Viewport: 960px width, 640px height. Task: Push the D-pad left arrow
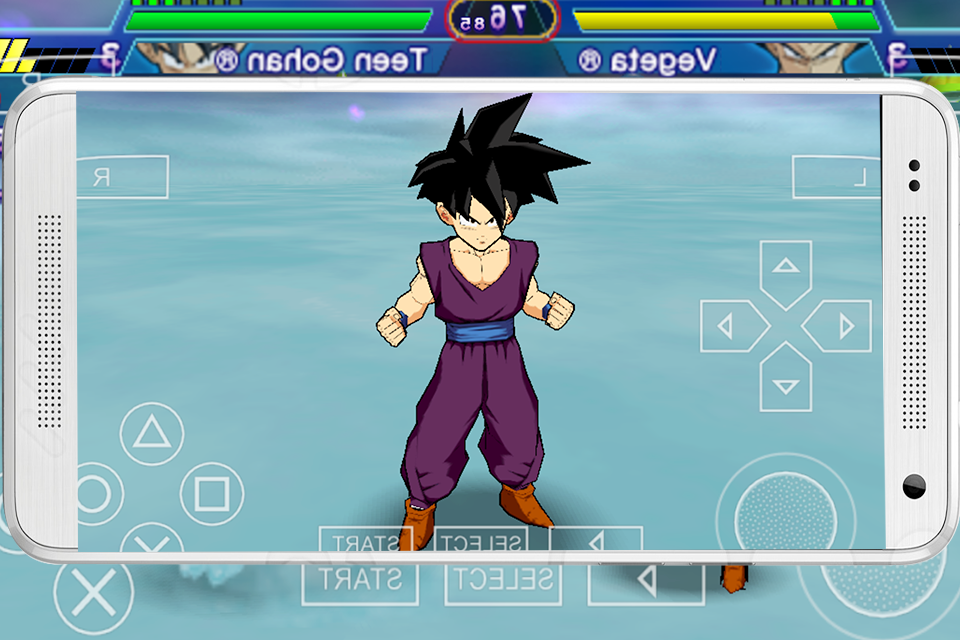[x=729, y=326]
